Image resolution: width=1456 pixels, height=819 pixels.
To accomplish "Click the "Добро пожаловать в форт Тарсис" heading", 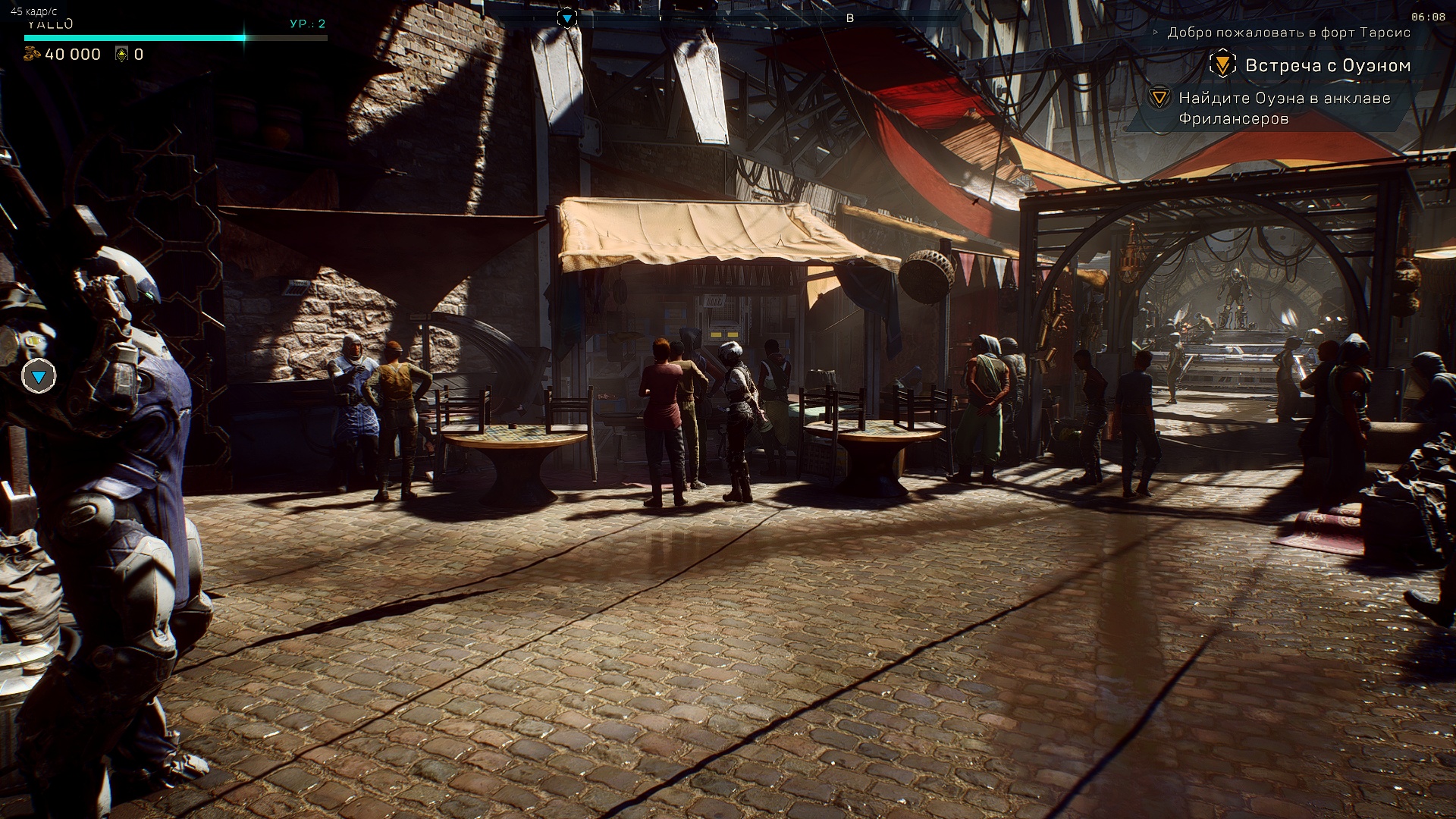I will (1288, 33).
